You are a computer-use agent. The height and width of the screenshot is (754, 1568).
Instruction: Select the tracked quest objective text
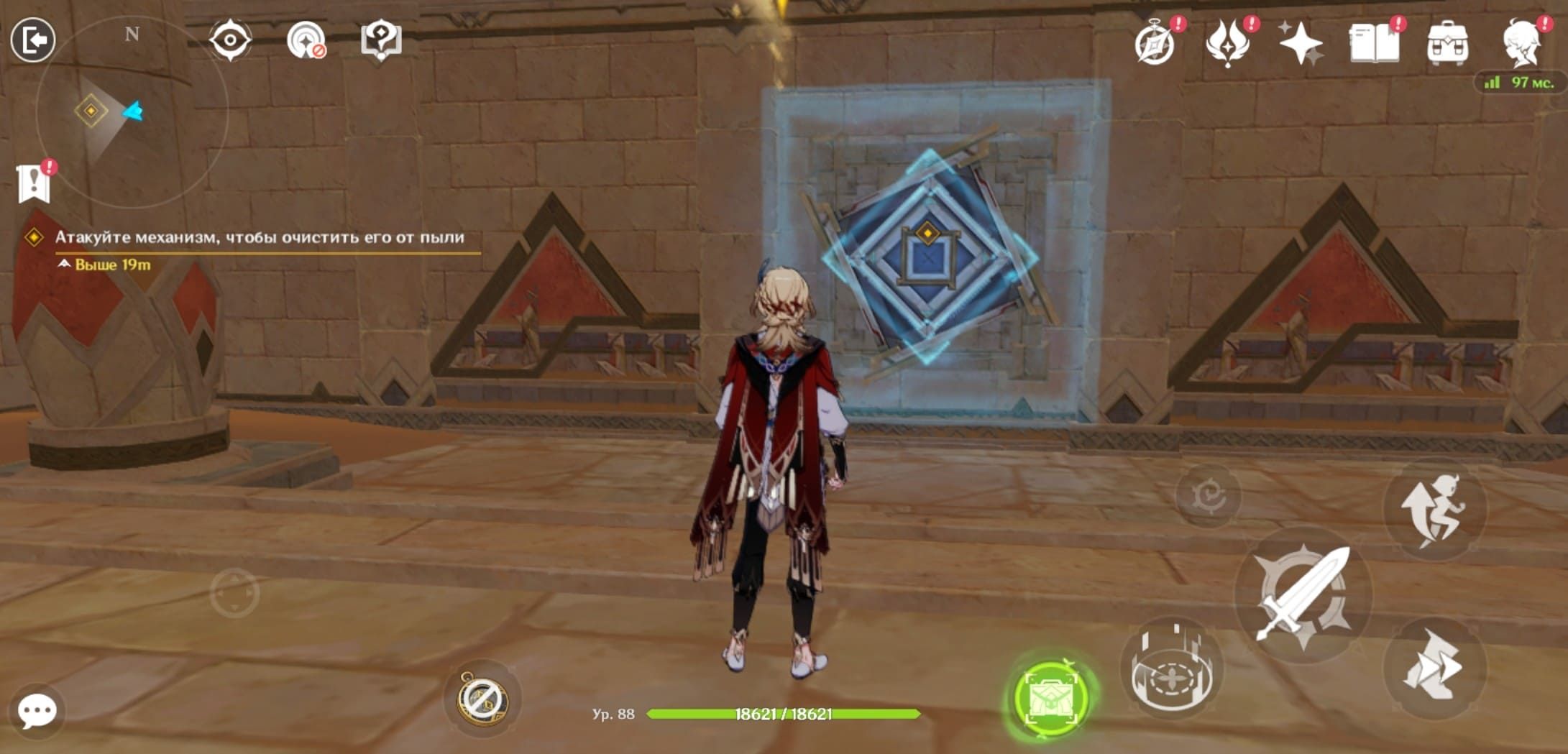point(259,237)
